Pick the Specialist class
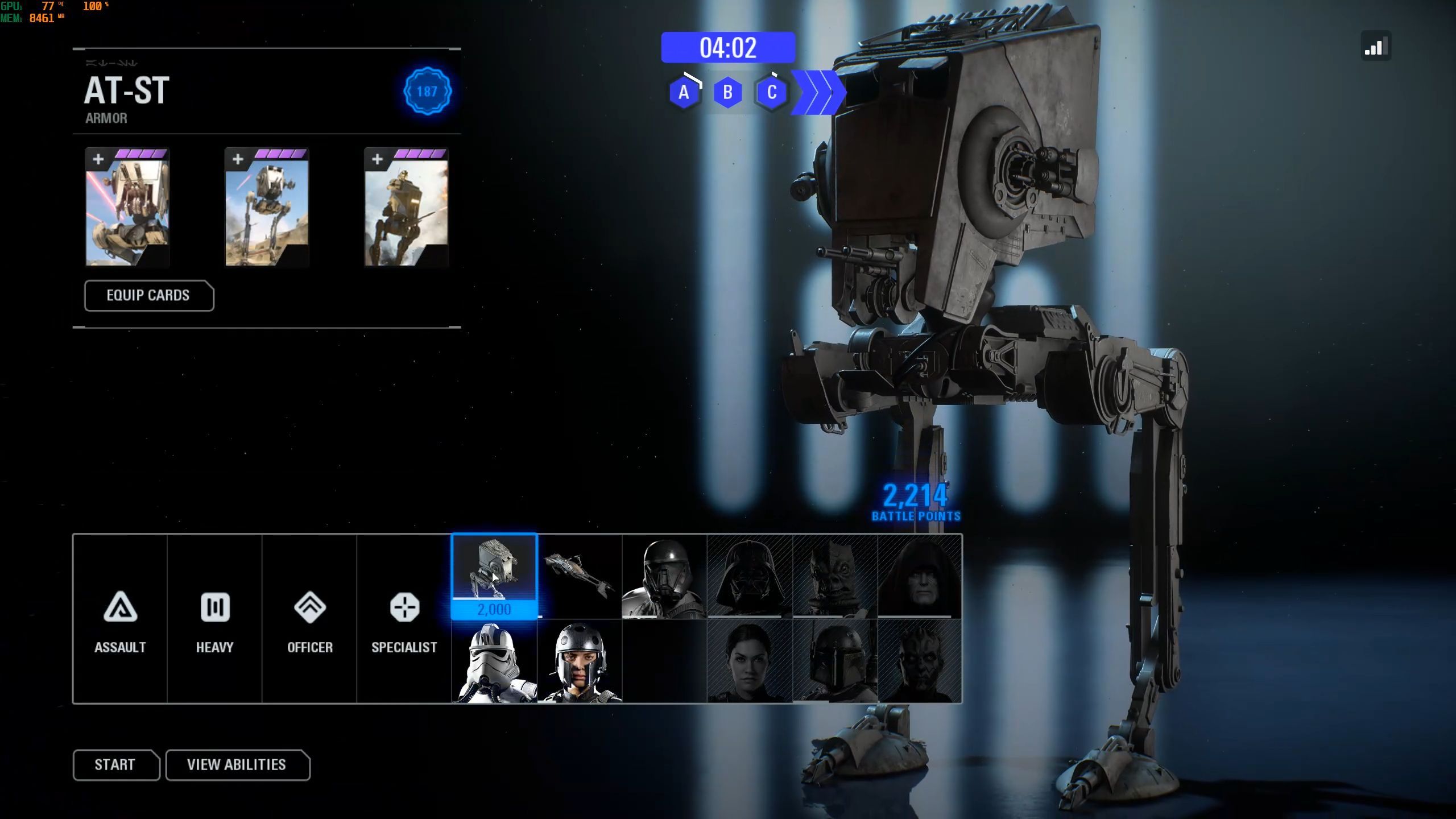 coord(404,619)
